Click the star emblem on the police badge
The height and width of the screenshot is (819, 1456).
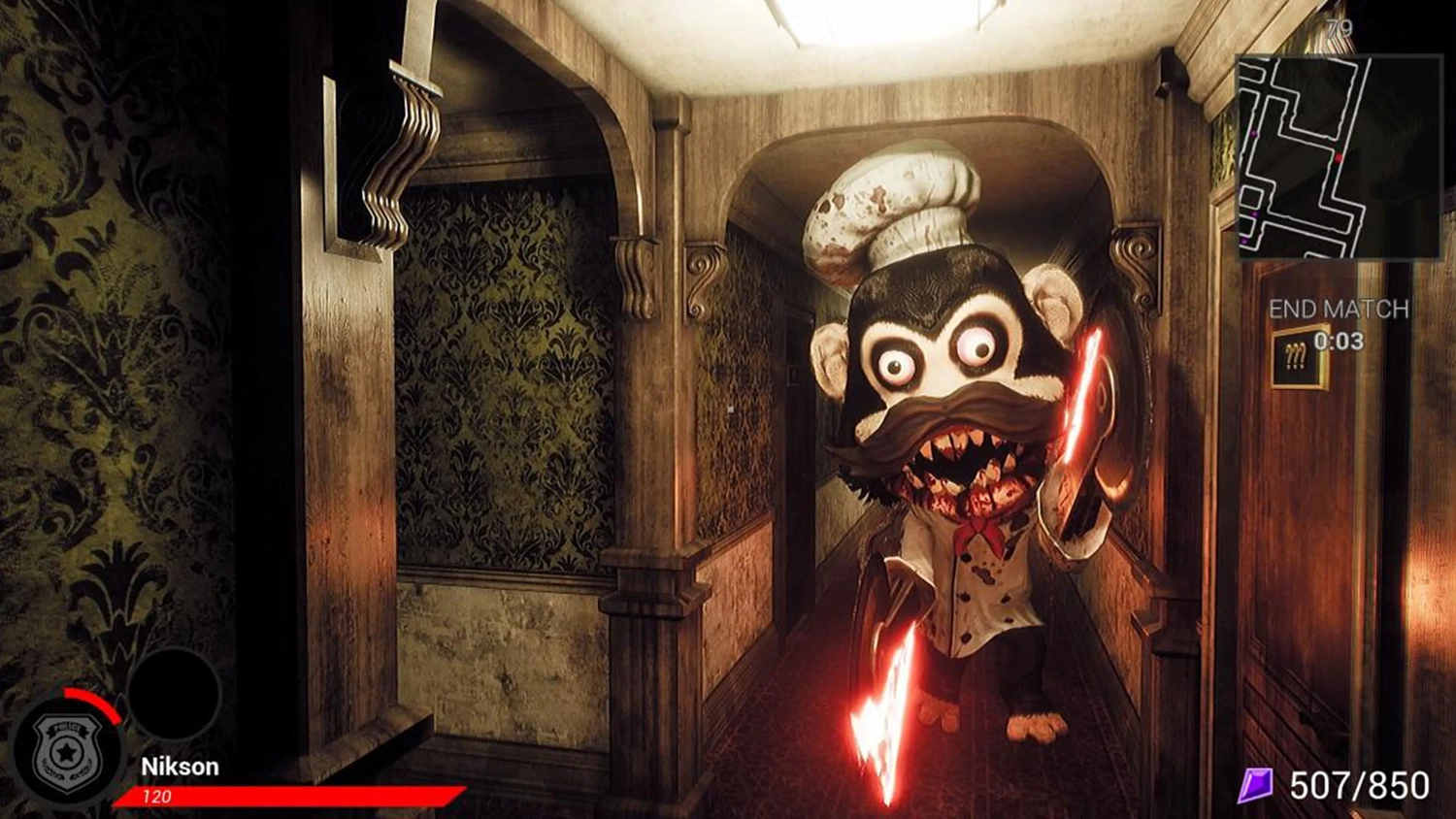(x=66, y=752)
